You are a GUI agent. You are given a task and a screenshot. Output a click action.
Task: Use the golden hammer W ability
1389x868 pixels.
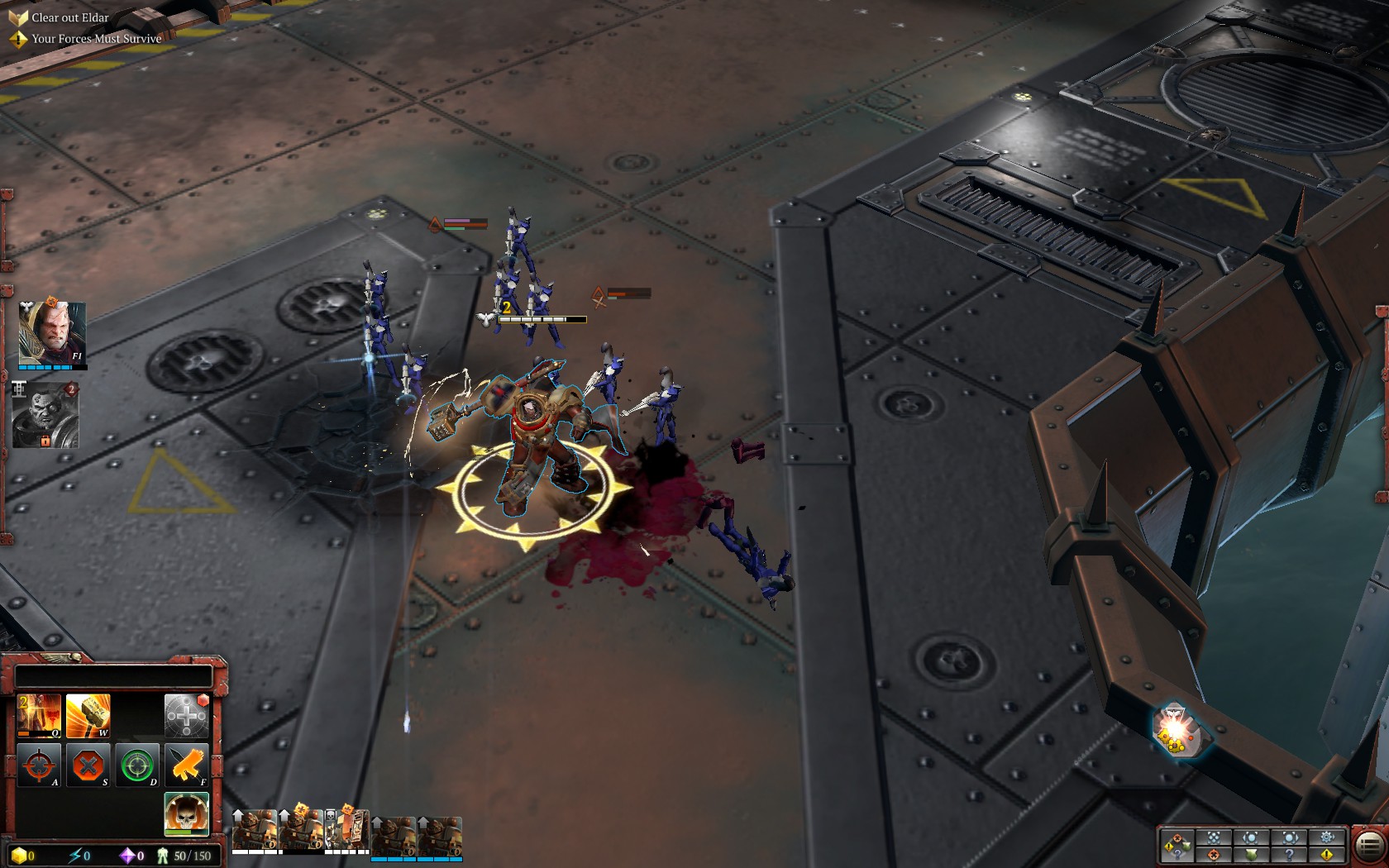(x=88, y=715)
